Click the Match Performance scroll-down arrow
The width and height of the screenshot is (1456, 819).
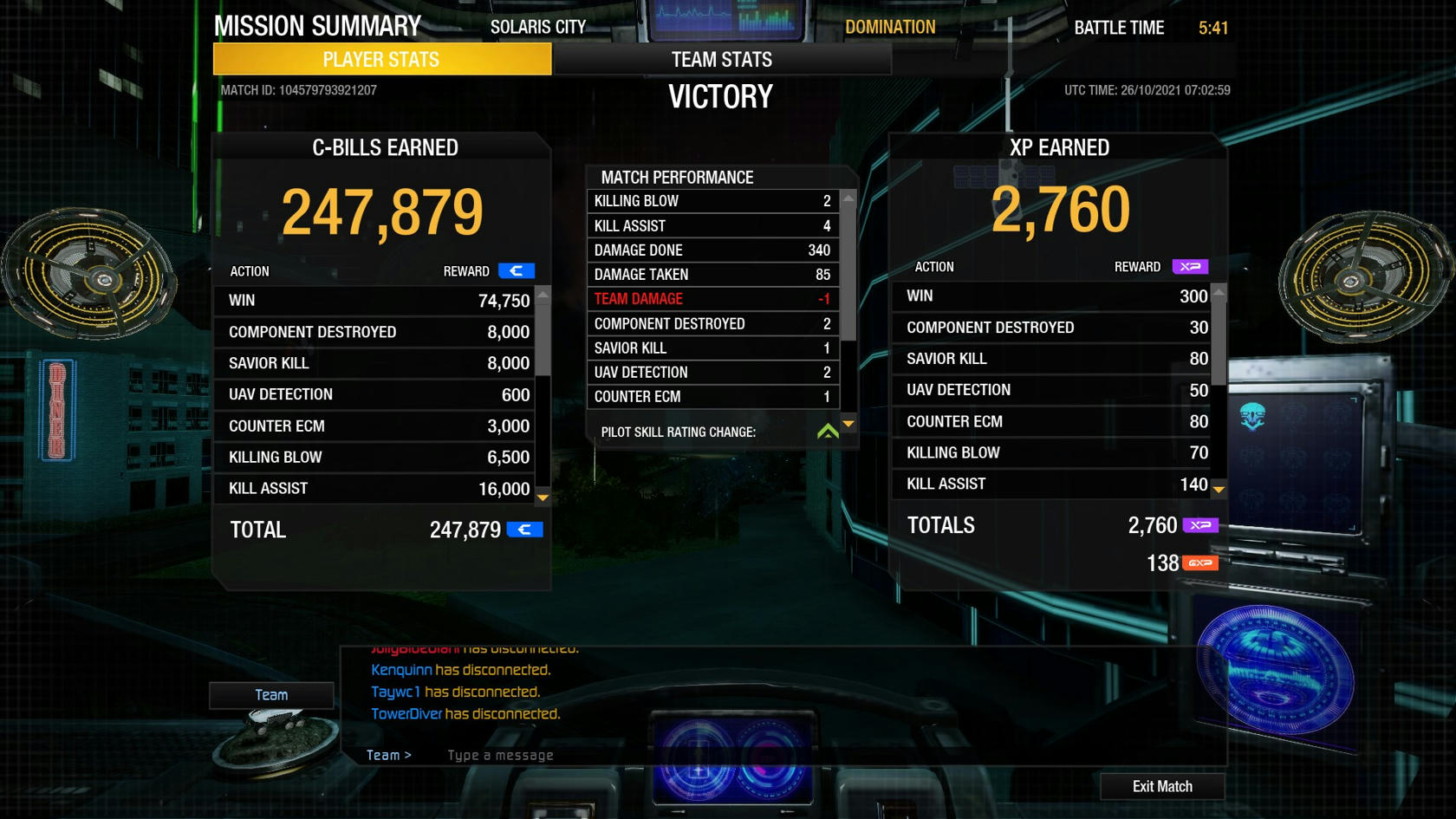coord(848,424)
